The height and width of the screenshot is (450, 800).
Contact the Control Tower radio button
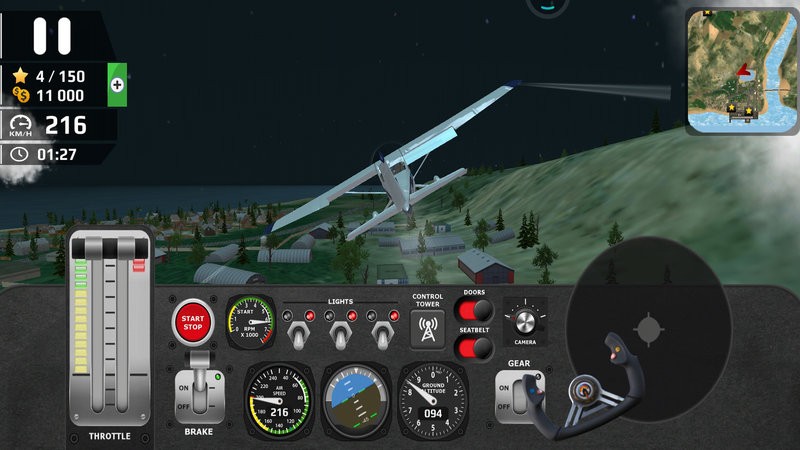coord(428,329)
